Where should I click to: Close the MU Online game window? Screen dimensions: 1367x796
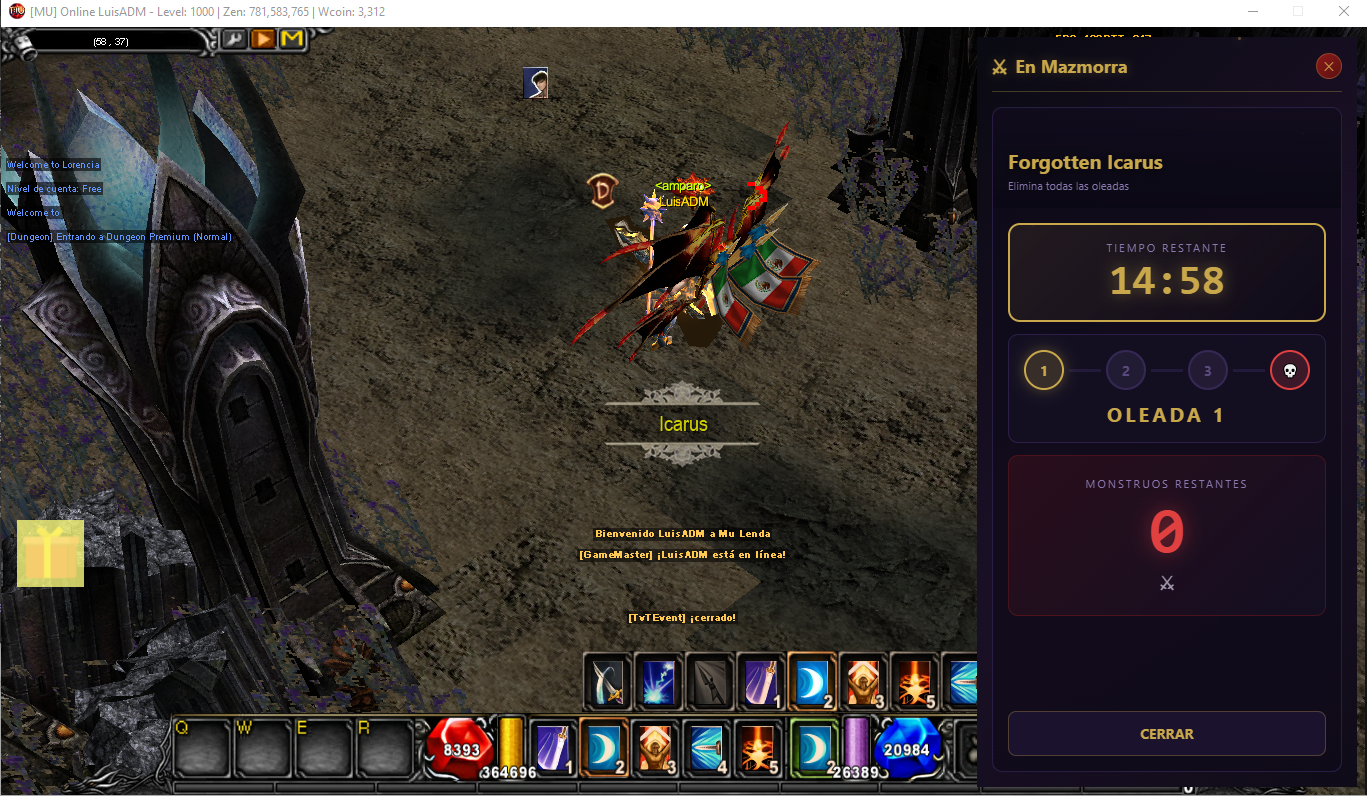pyautogui.click(x=1343, y=12)
